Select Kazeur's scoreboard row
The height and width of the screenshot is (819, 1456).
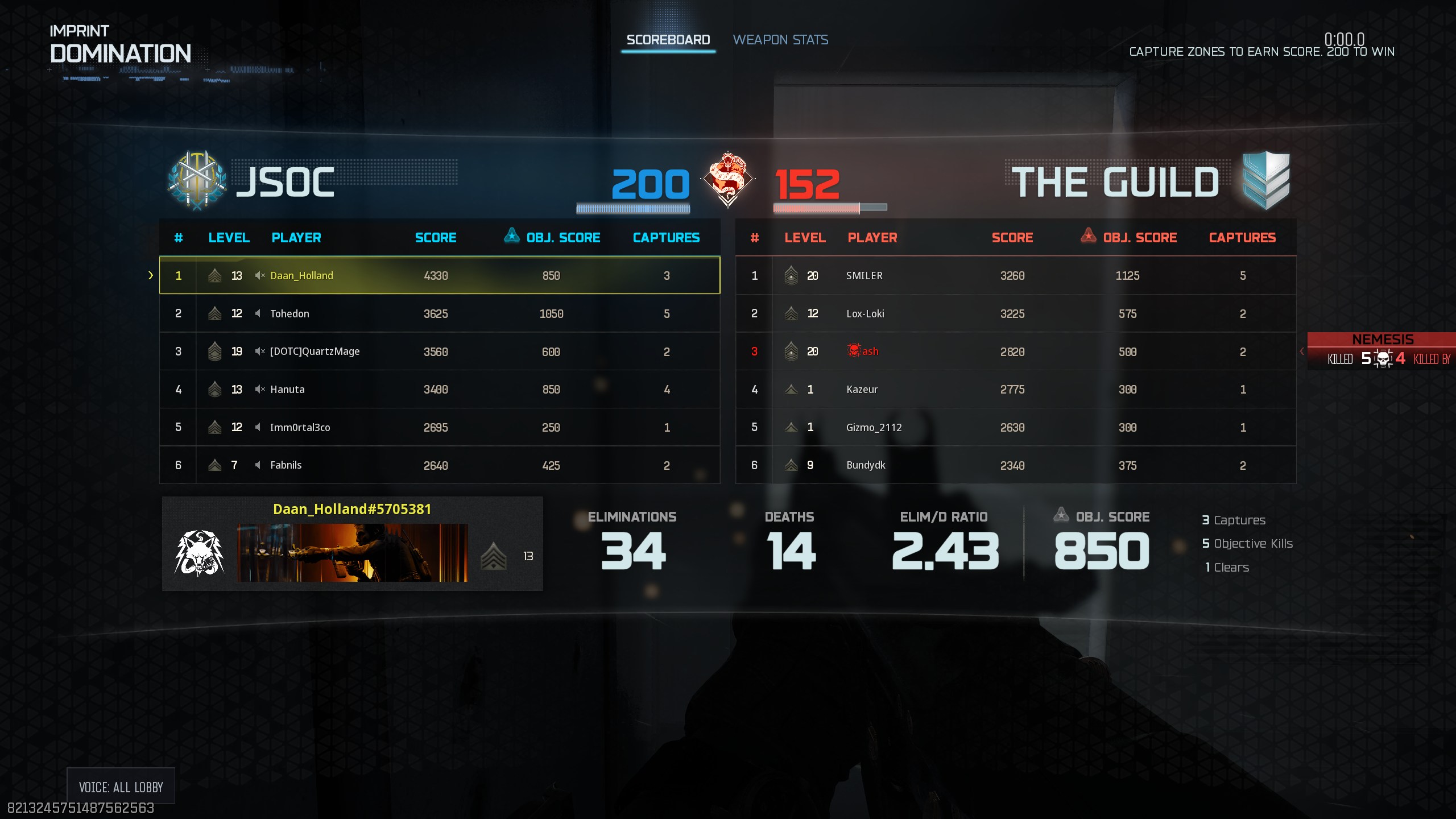[1015, 390]
